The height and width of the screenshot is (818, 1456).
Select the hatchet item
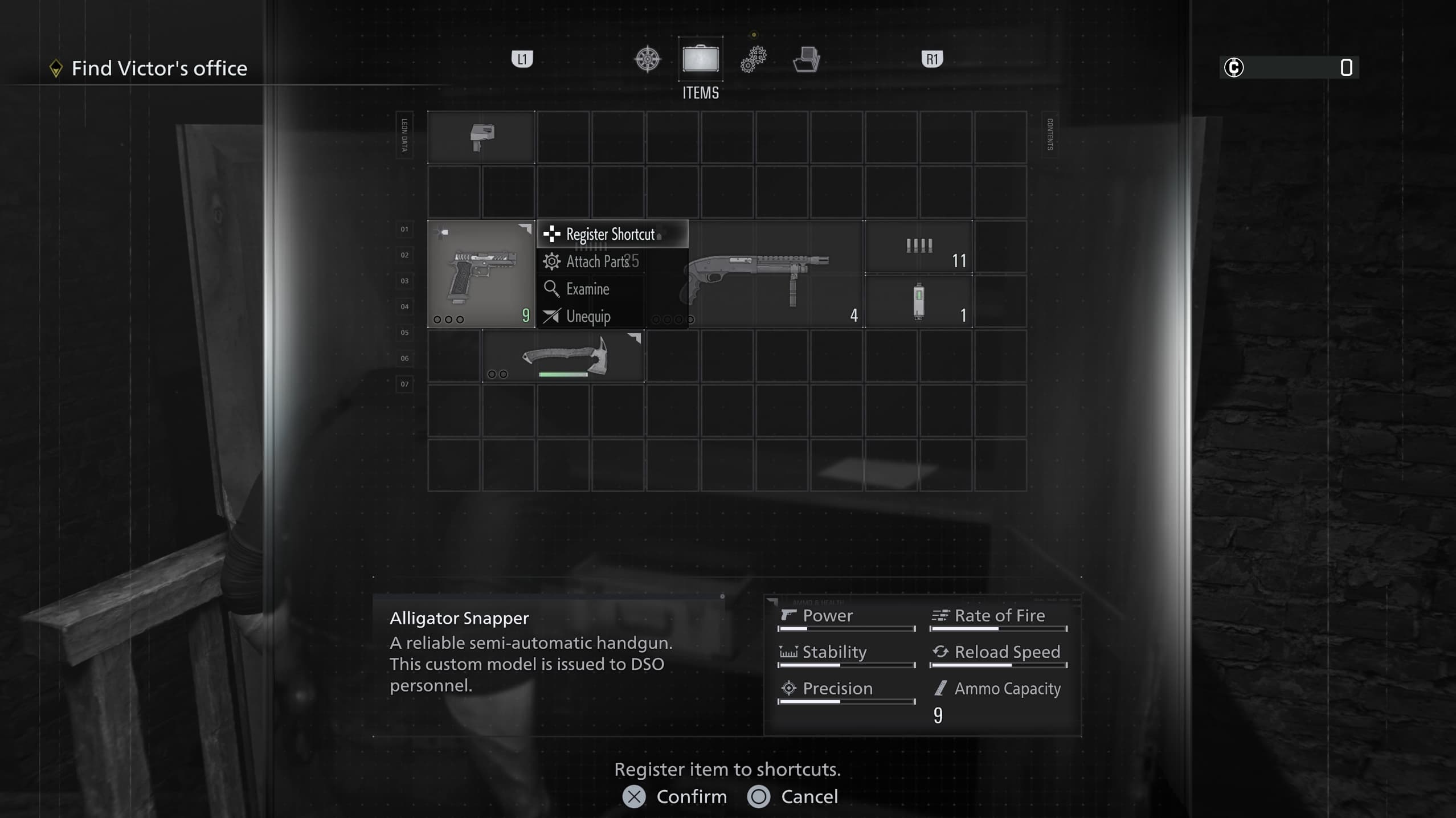(x=564, y=356)
